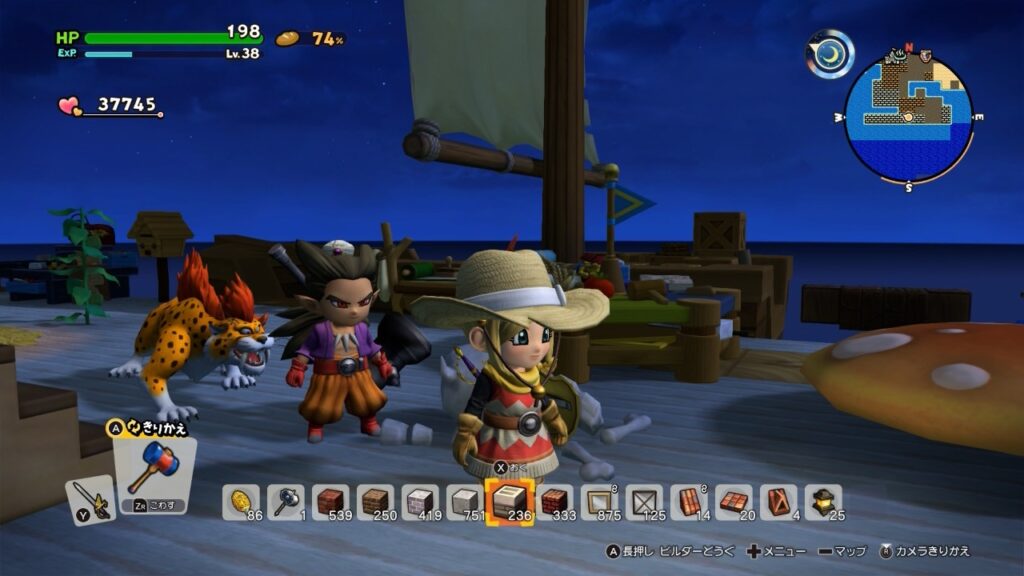Image resolution: width=1024 pixels, height=576 pixels.
Task: Click the pink hearts gratitude icon
Action: click(70, 105)
